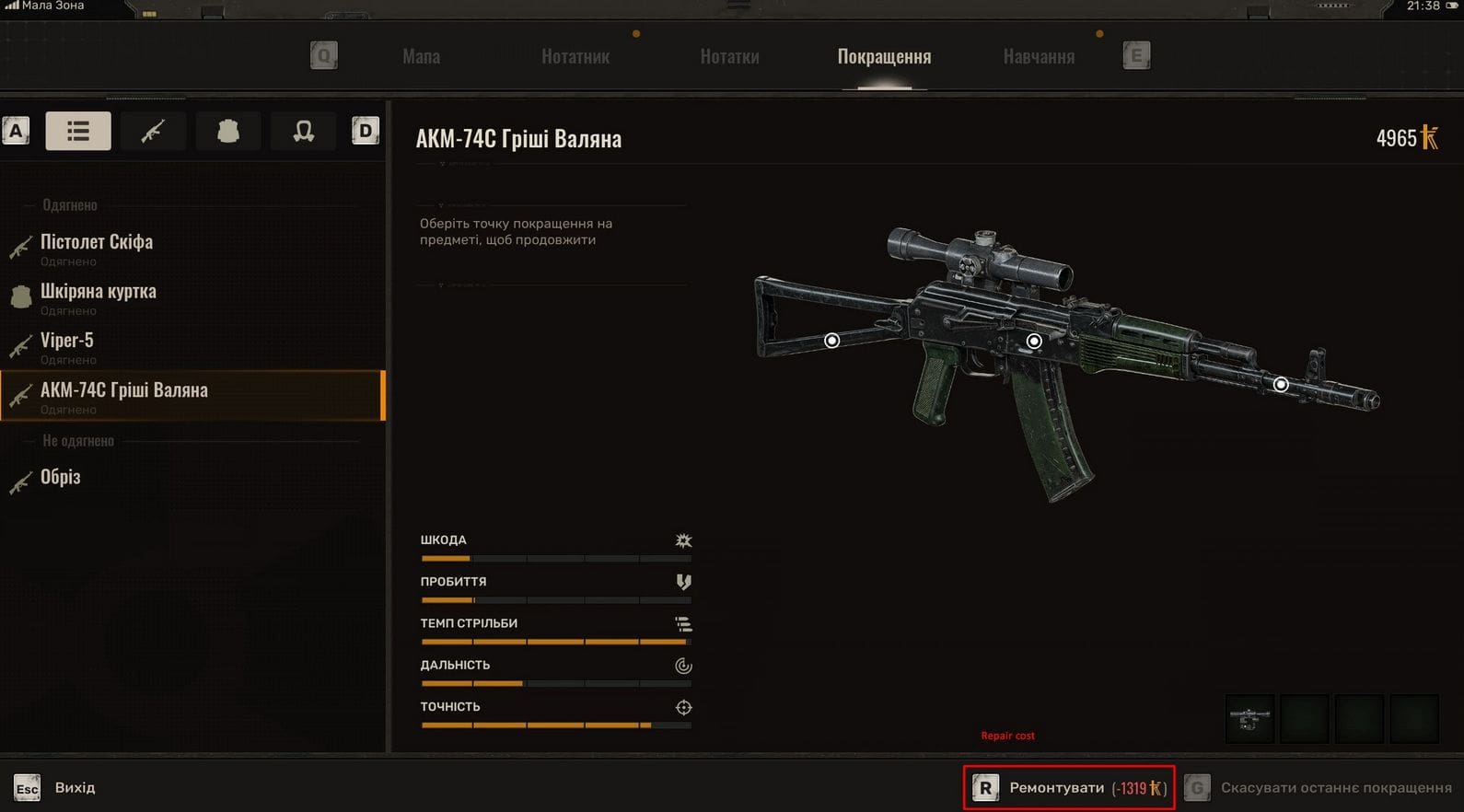Switch to the Мапа tab
This screenshot has width=1464, height=812.
[x=421, y=57]
